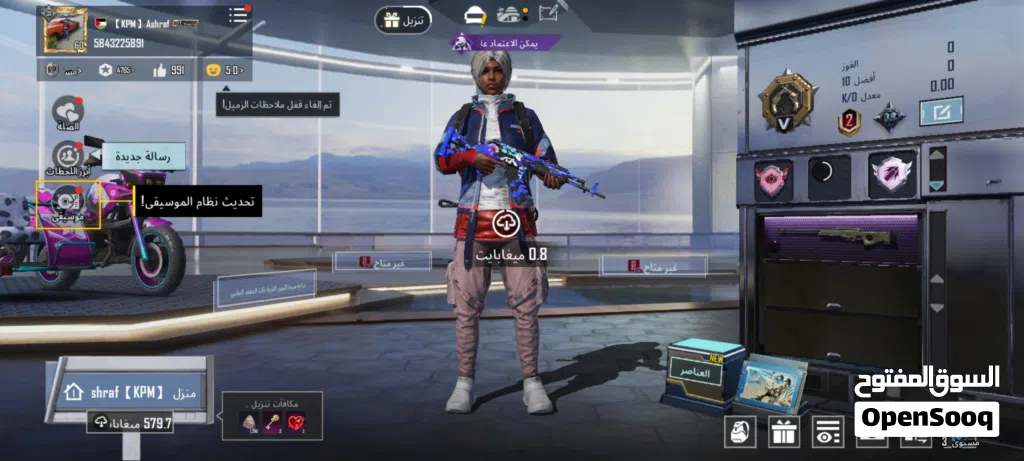Select the rank V gold badge
This screenshot has width=1024, height=461.
[x=787, y=101]
